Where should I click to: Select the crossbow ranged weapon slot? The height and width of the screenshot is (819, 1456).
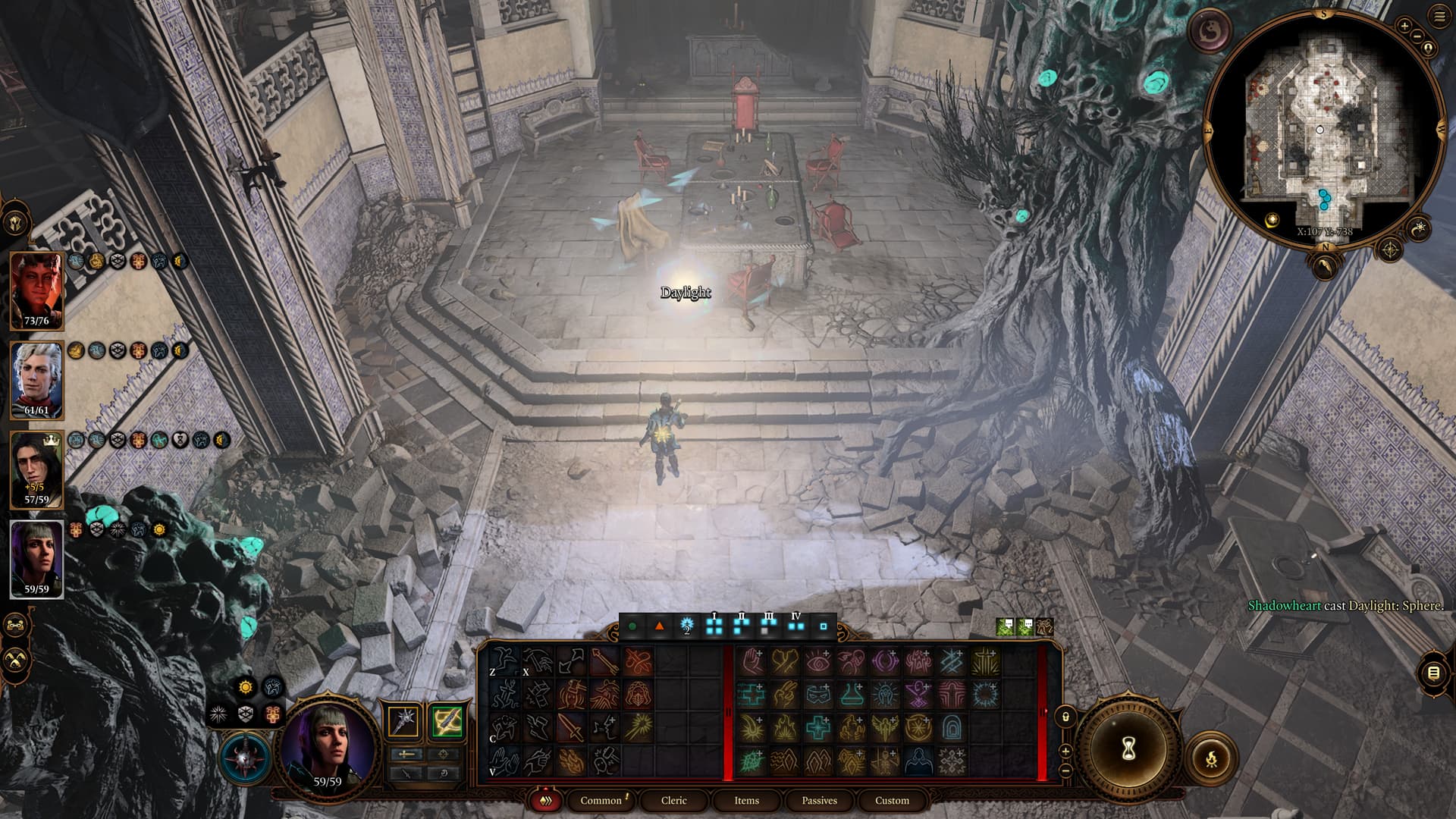tap(447, 721)
